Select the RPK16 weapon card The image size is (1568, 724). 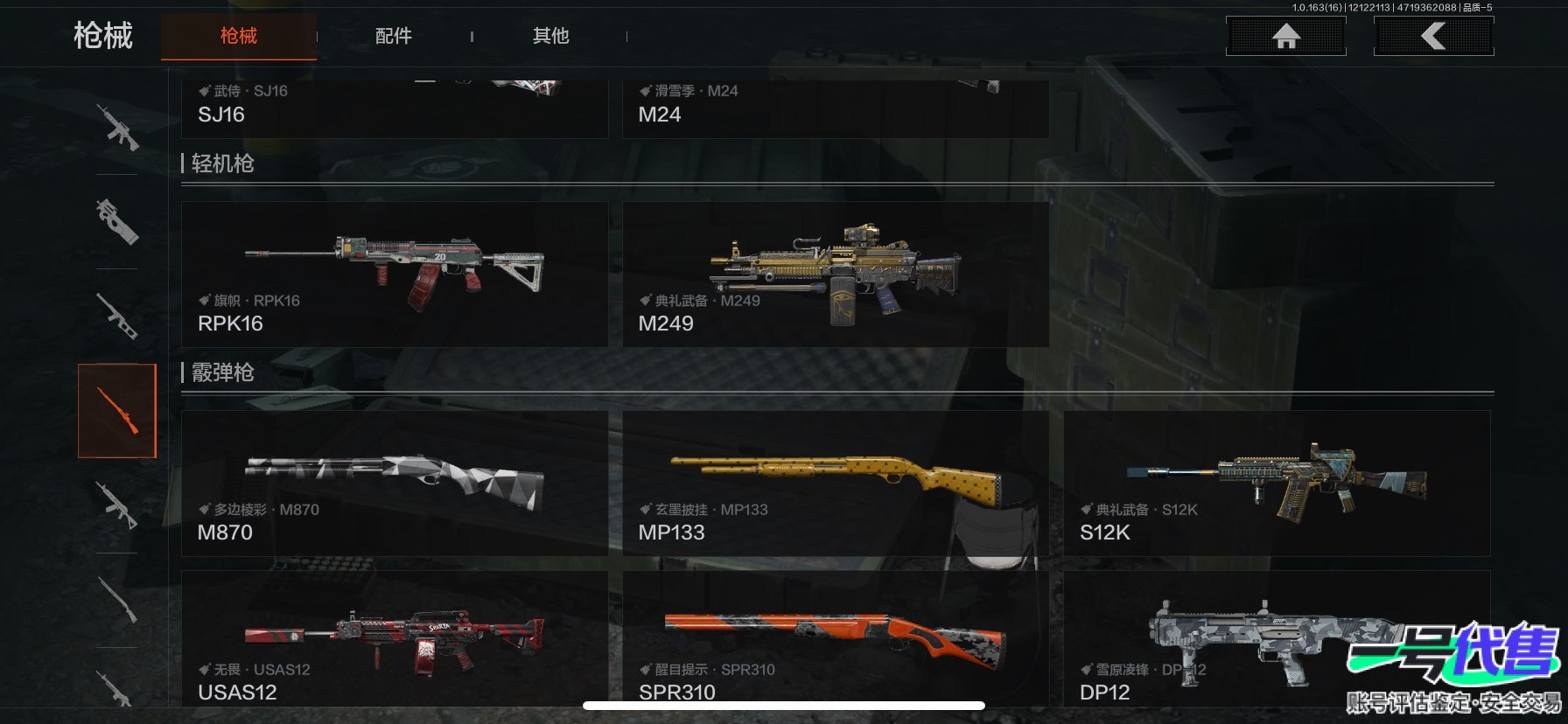(394, 275)
